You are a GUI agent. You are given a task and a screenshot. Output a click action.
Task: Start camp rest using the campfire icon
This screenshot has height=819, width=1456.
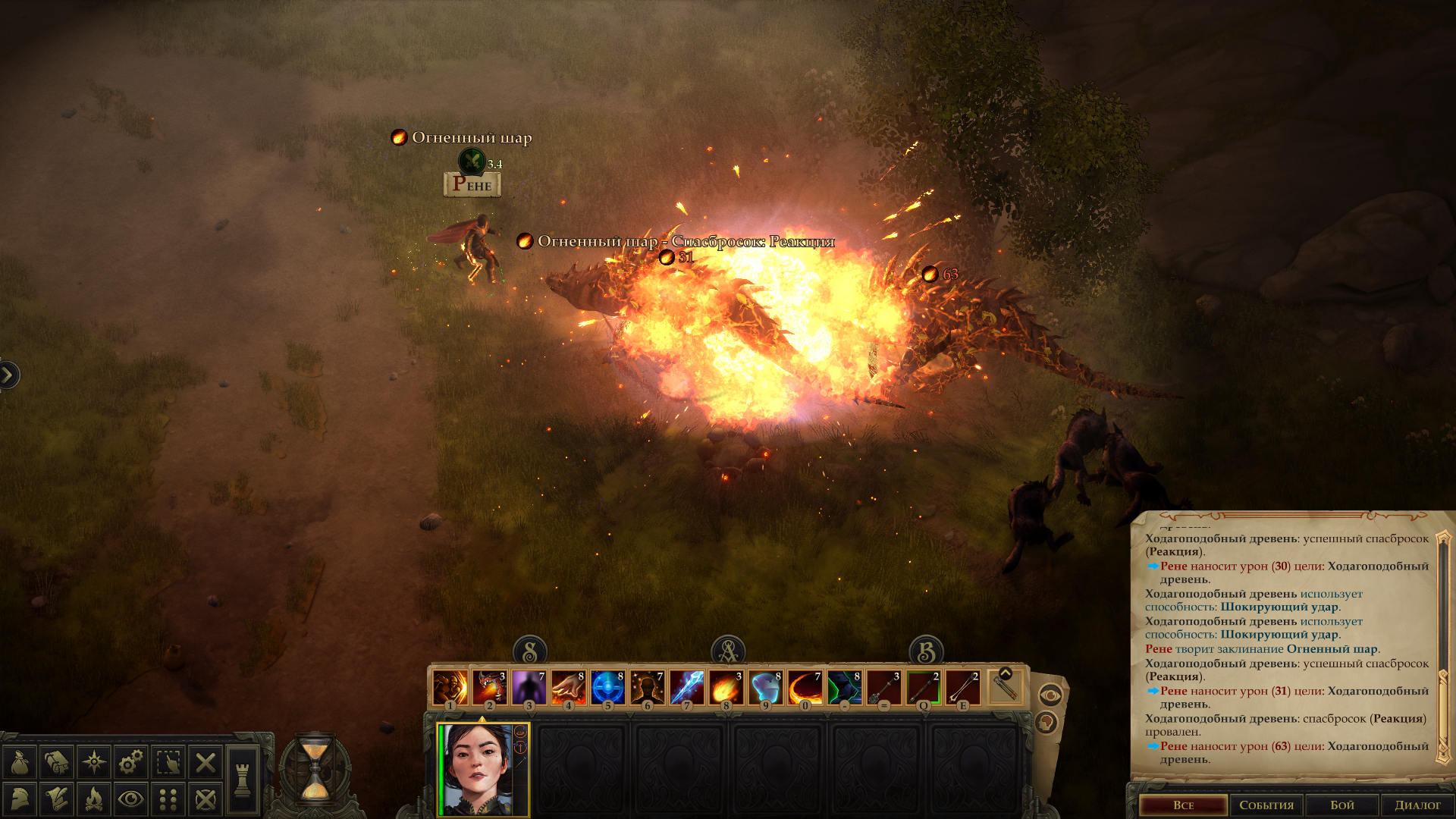point(94,799)
